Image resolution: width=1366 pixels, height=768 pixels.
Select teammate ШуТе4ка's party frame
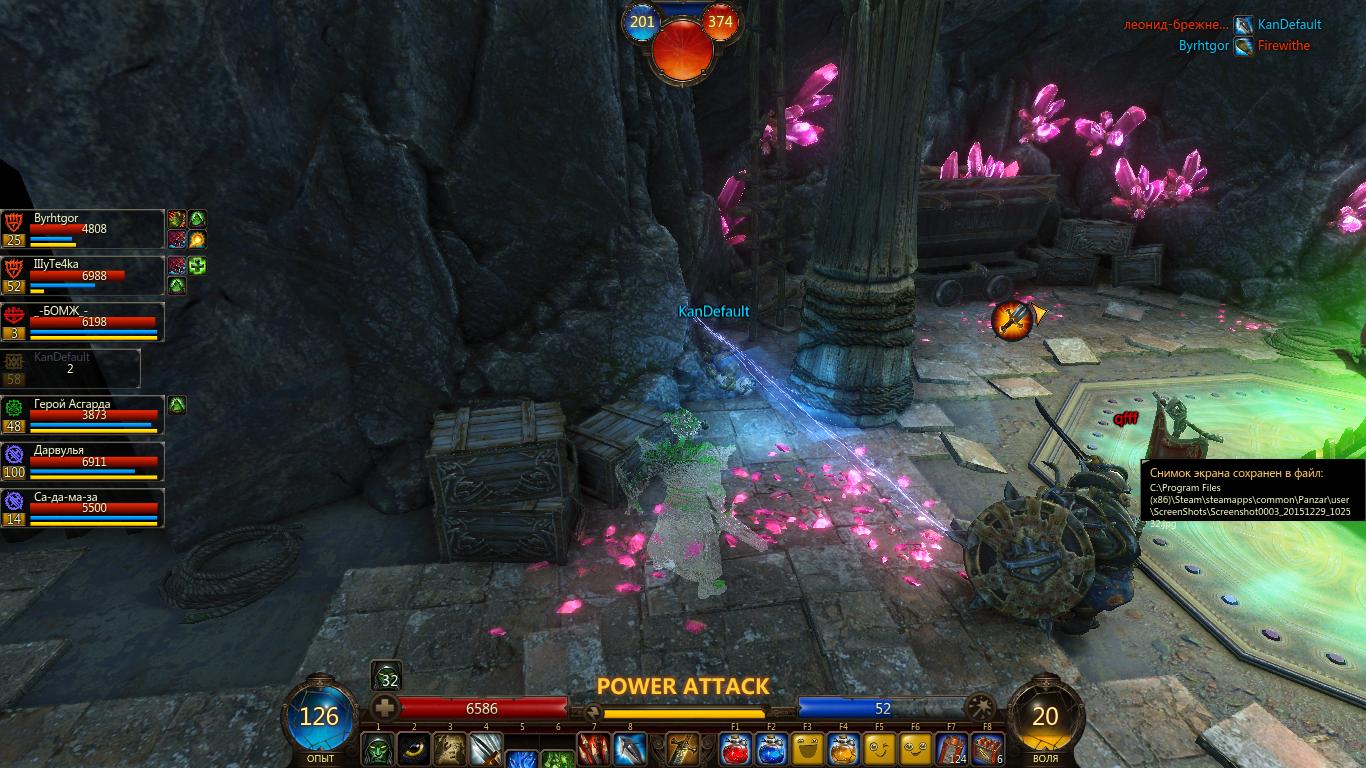click(x=82, y=275)
